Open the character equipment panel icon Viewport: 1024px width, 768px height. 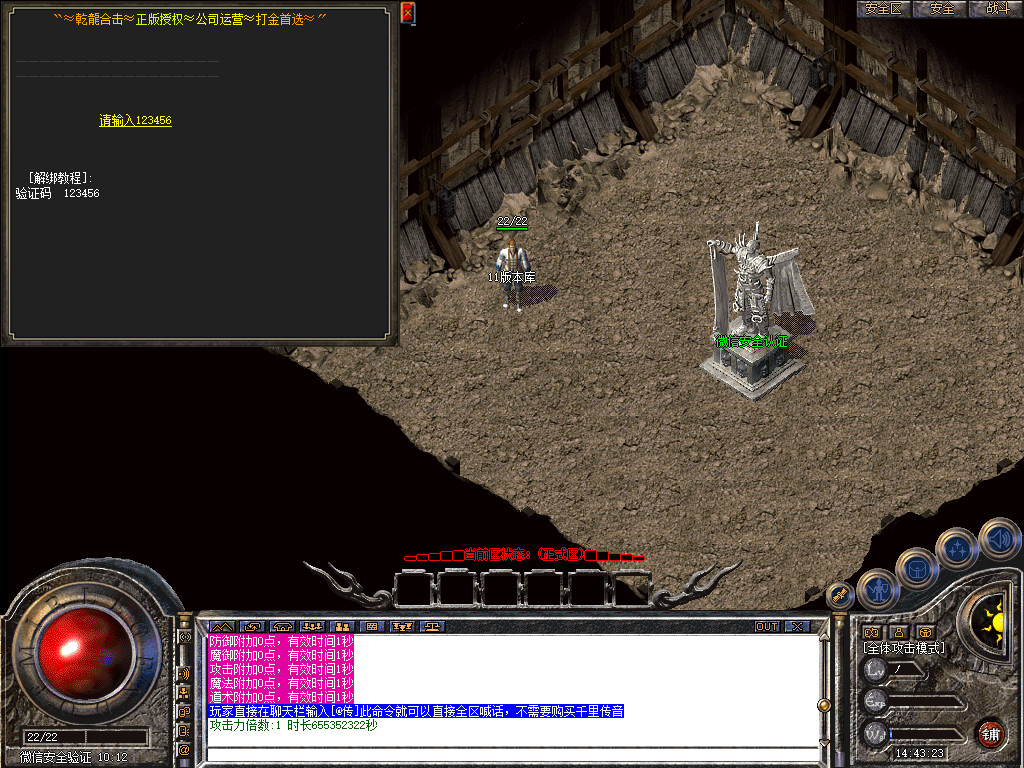[x=877, y=589]
